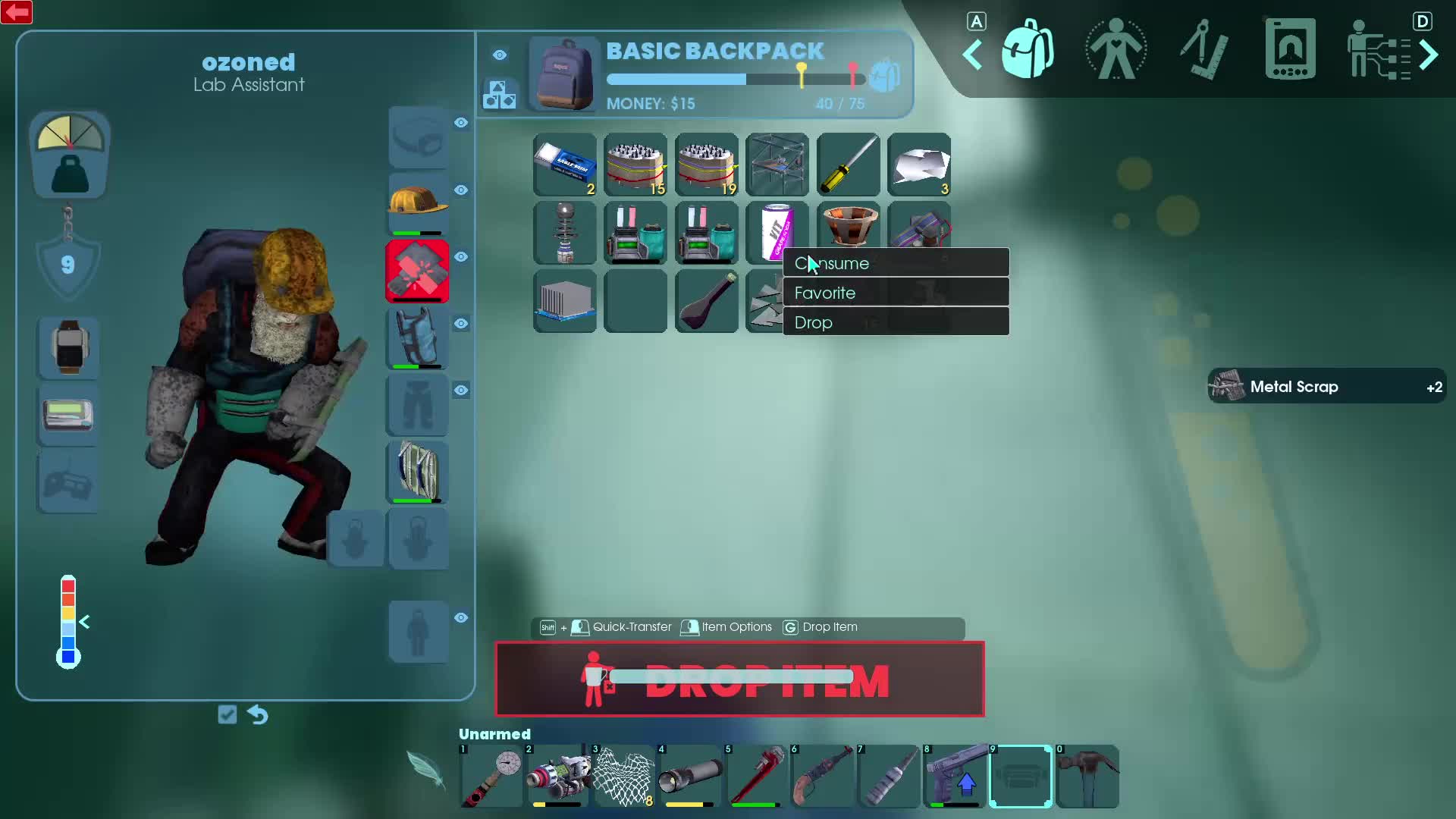Select the red pipe wrench hotbar slot
1456x819 pixels.
click(x=757, y=777)
